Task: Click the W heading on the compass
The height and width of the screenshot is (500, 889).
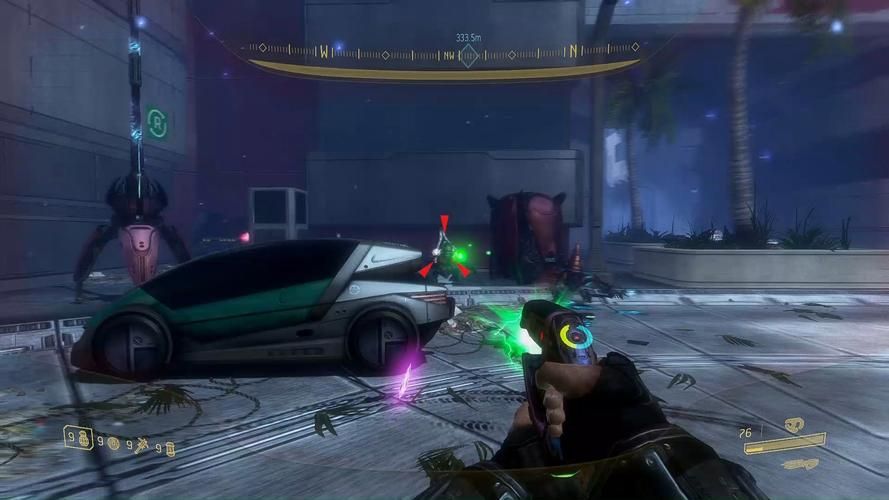Action: pyautogui.click(x=324, y=50)
